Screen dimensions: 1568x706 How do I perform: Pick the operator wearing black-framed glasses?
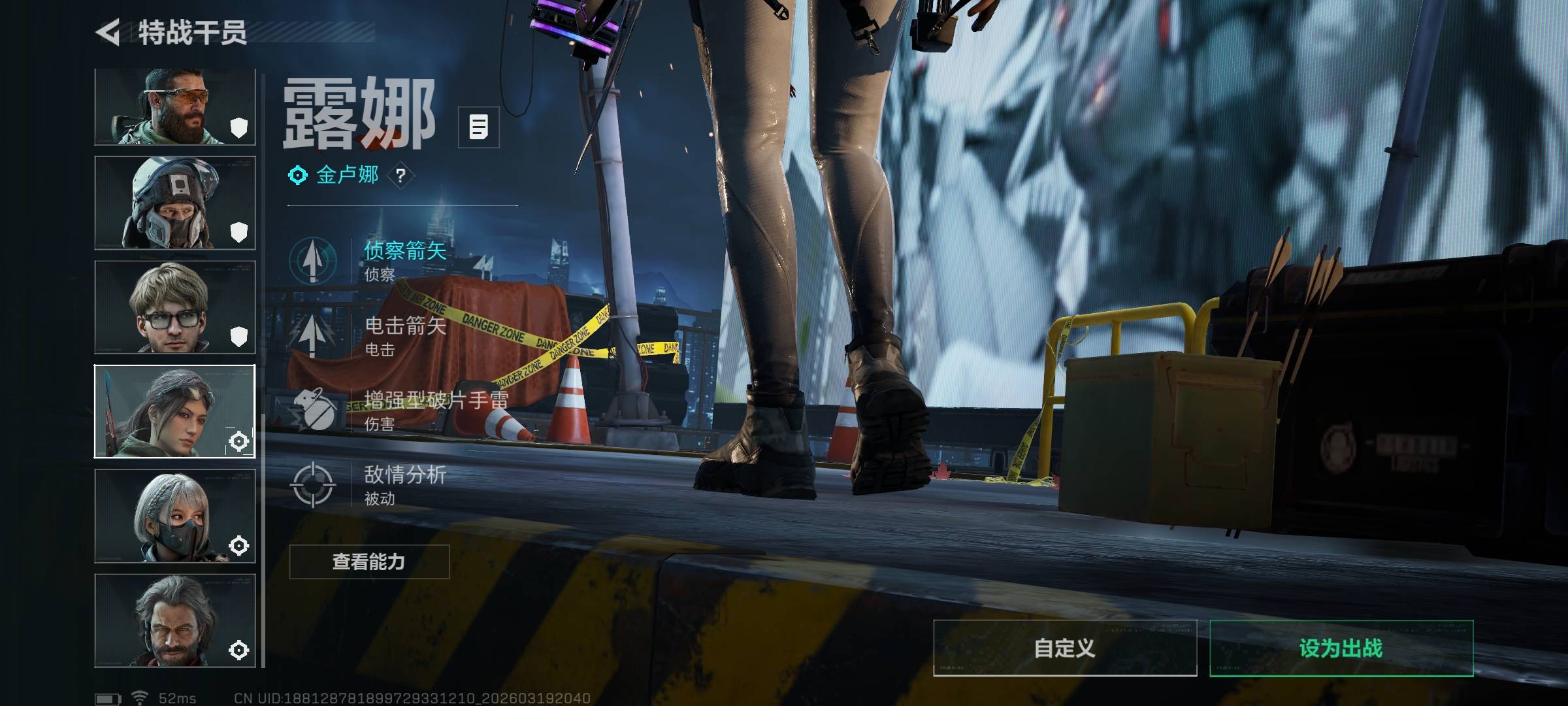(174, 307)
